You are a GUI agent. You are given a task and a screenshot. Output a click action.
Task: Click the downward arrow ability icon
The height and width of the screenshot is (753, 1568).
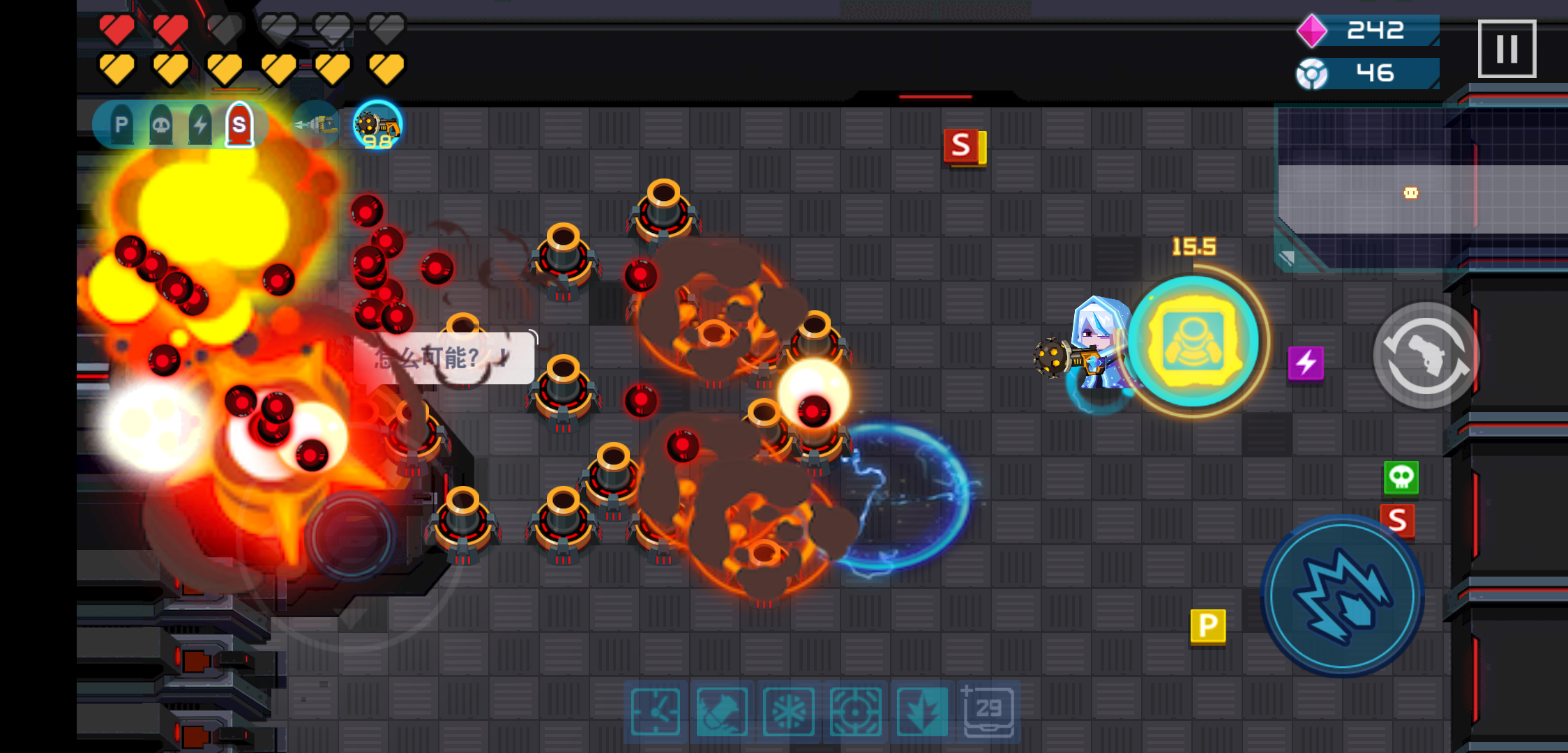[x=921, y=713]
